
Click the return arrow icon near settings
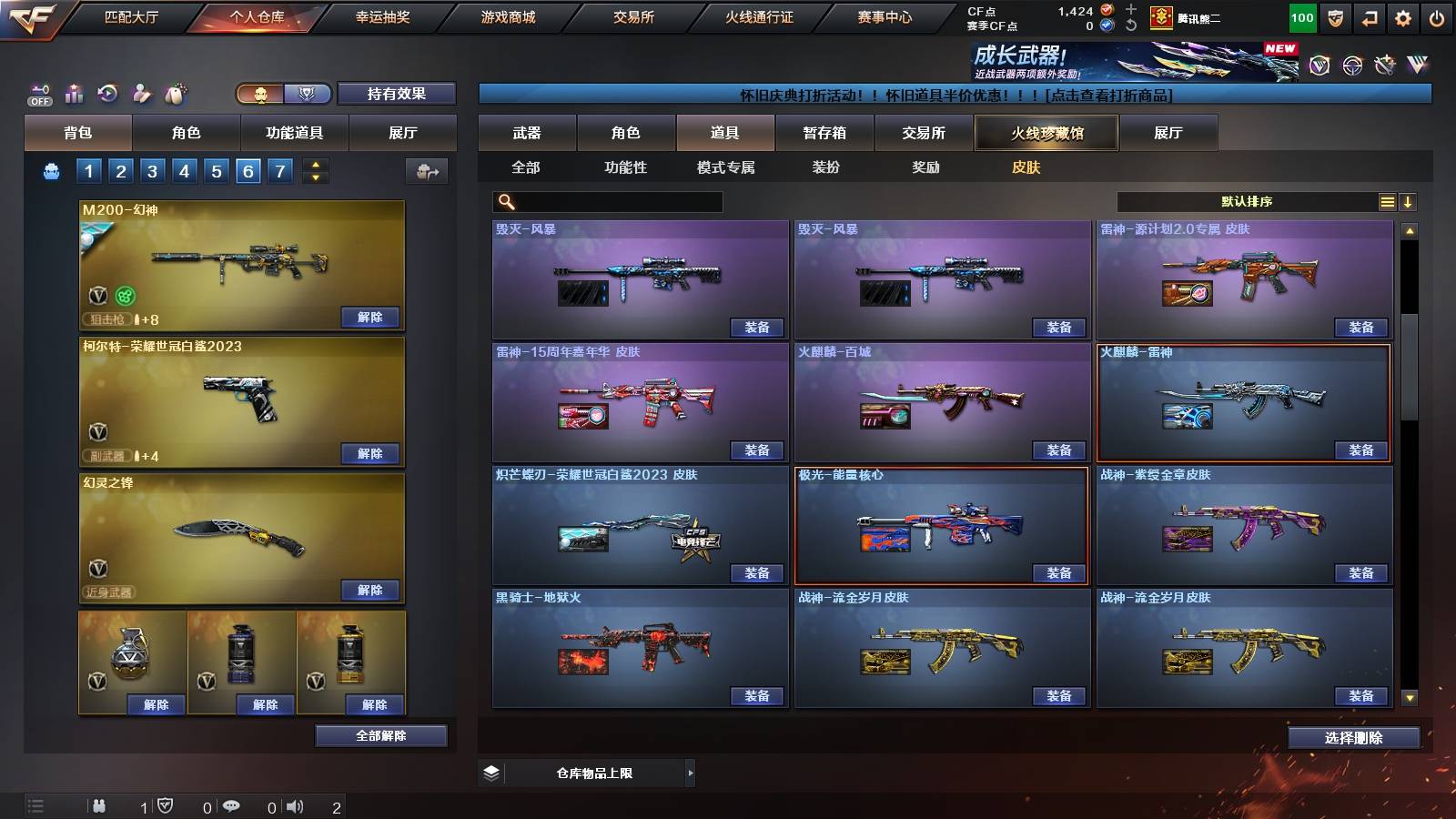[1369, 17]
